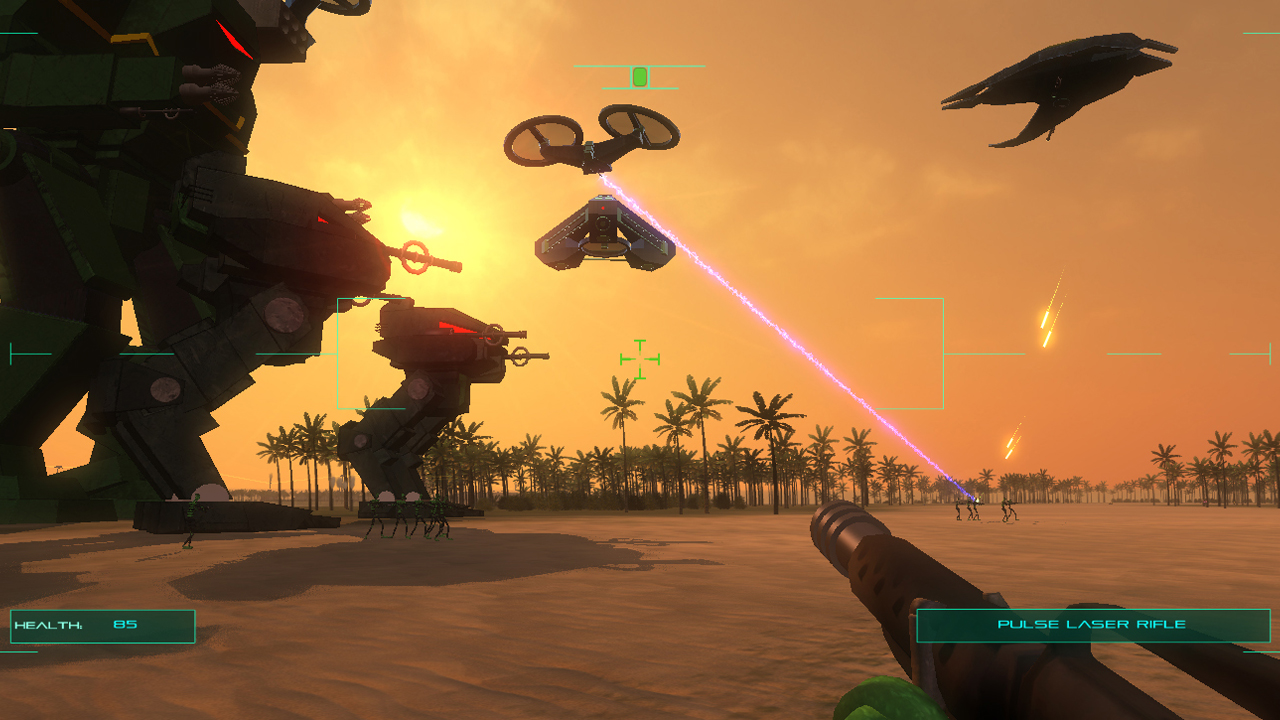The height and width of the screenshot is (720, 1280).
Task: Click the far-right edge bracket marker
Action: coord(1268,352)
